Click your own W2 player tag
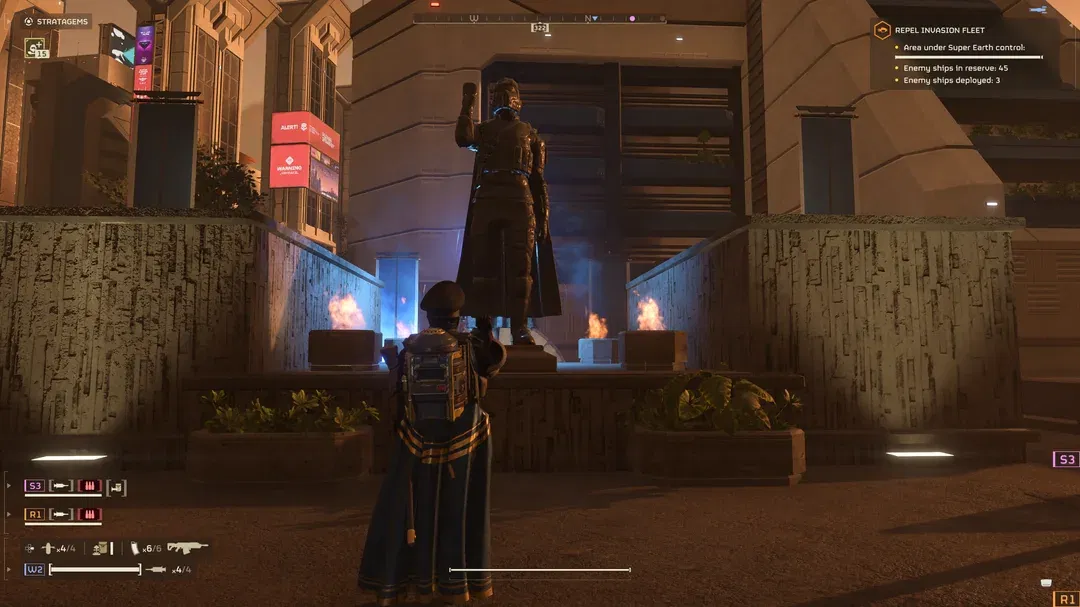Image resolution: width=1080 pixels, height=607 pixels. (35, 569)
